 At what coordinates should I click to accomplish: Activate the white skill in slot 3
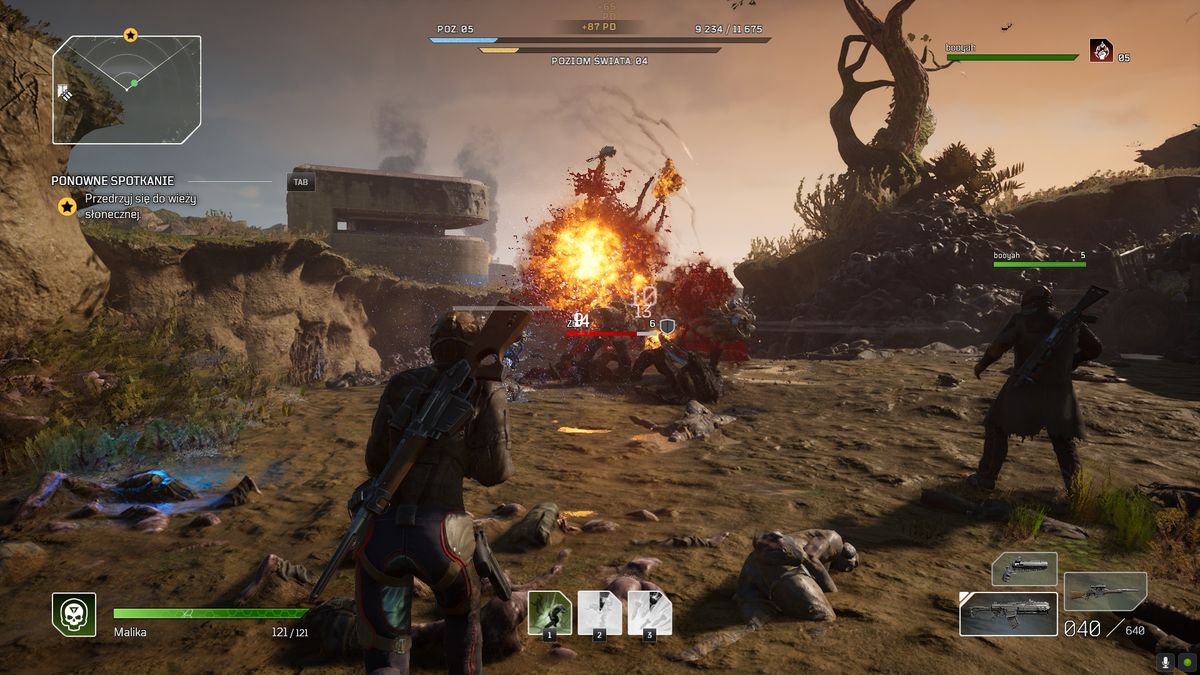(649, 613)
